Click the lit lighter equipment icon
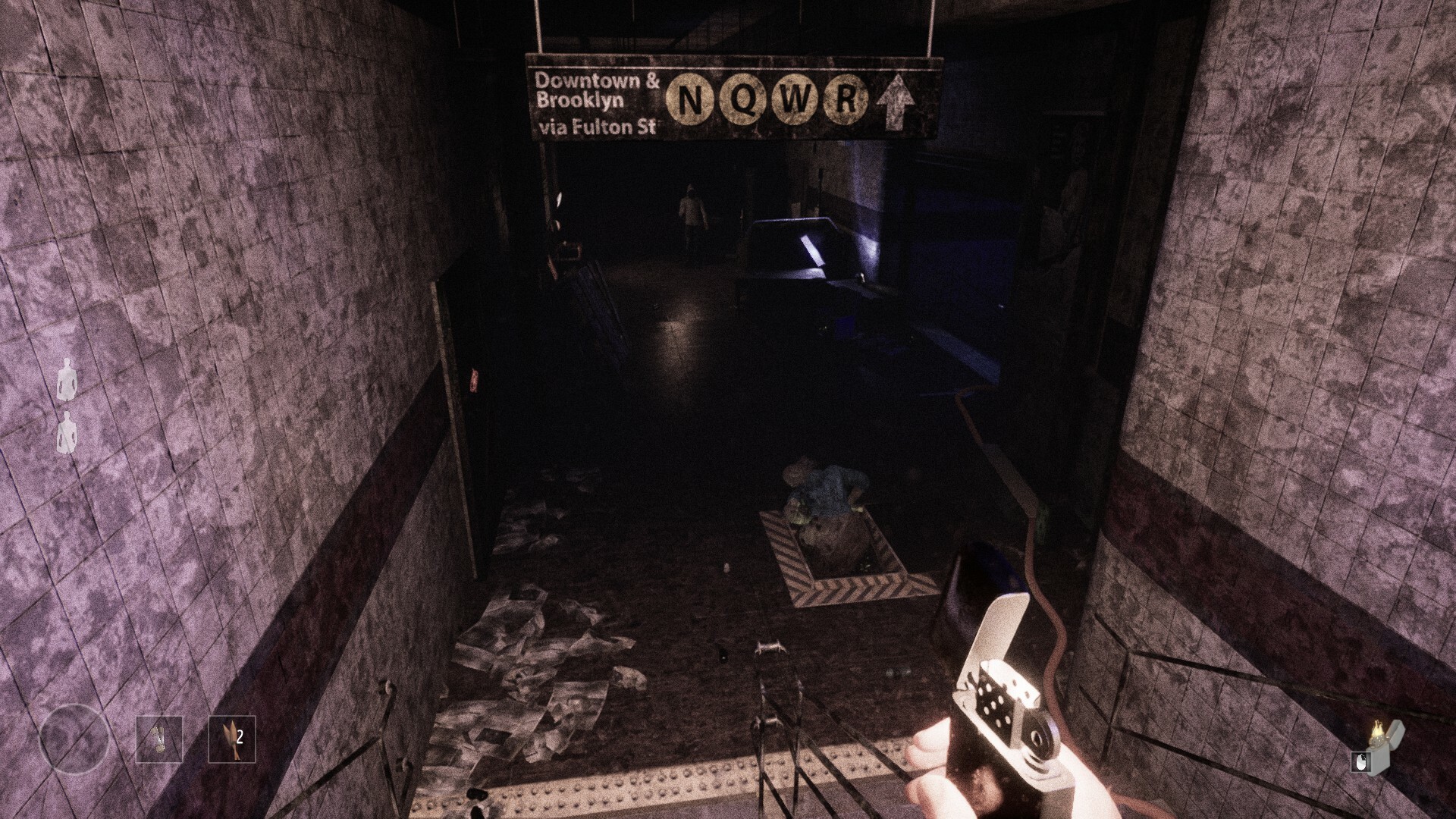1456x819 pixels. (1378, 746)
